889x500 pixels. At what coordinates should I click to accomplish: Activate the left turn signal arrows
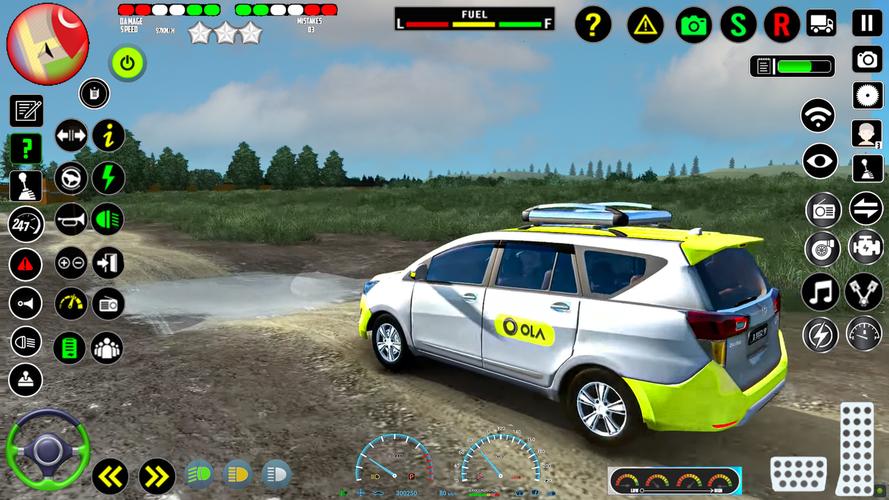click(x=108, y=473)
